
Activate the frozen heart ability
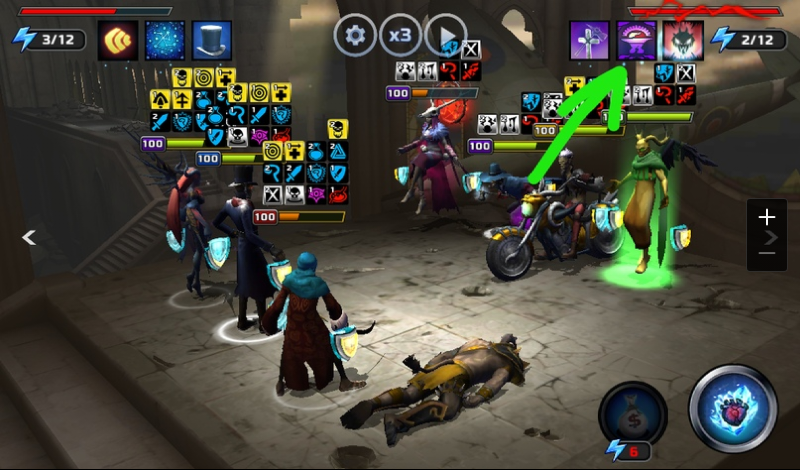click(733, 408)
